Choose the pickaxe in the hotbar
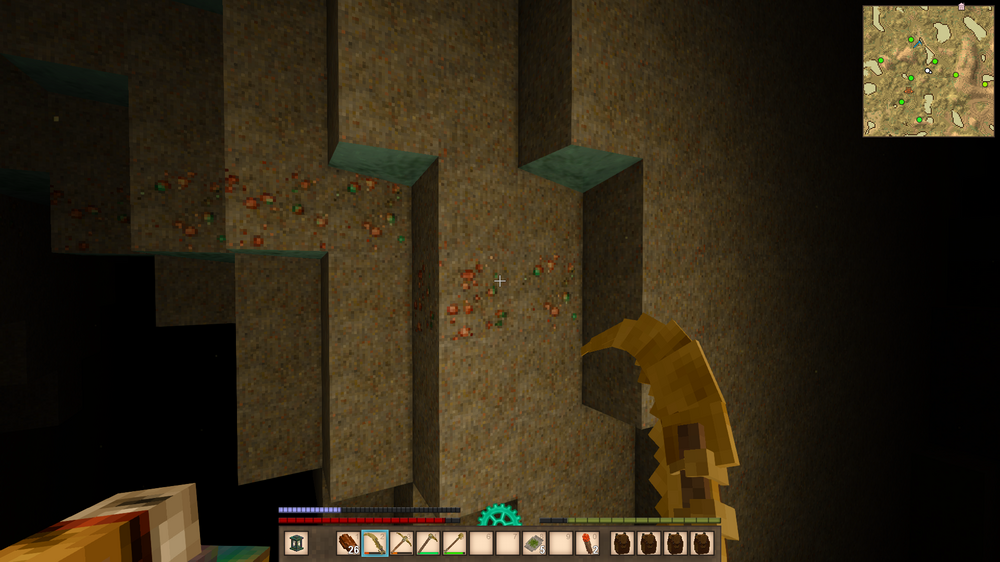The width and height of the screenshot is (1000, 562). tap(402, 543)
